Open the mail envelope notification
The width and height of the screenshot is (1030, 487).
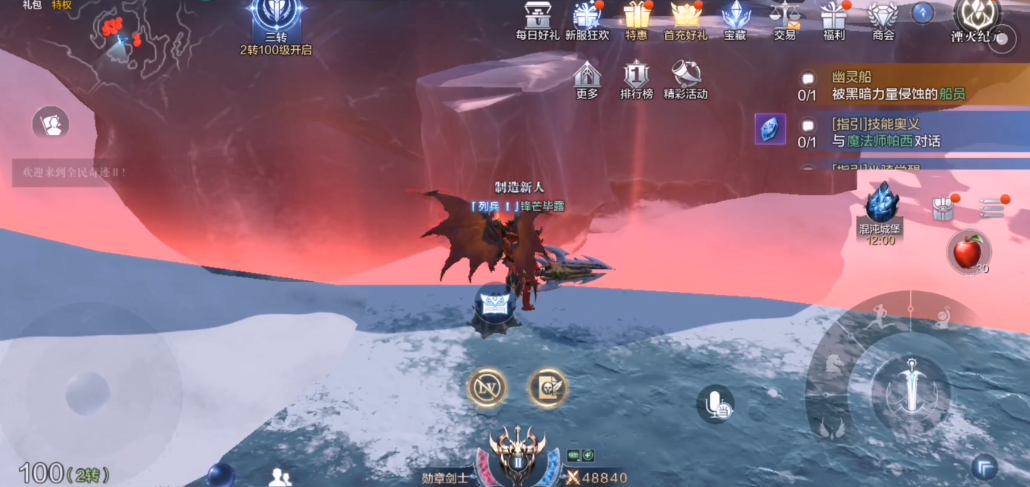pyautogui.click(x=497, y=301)
